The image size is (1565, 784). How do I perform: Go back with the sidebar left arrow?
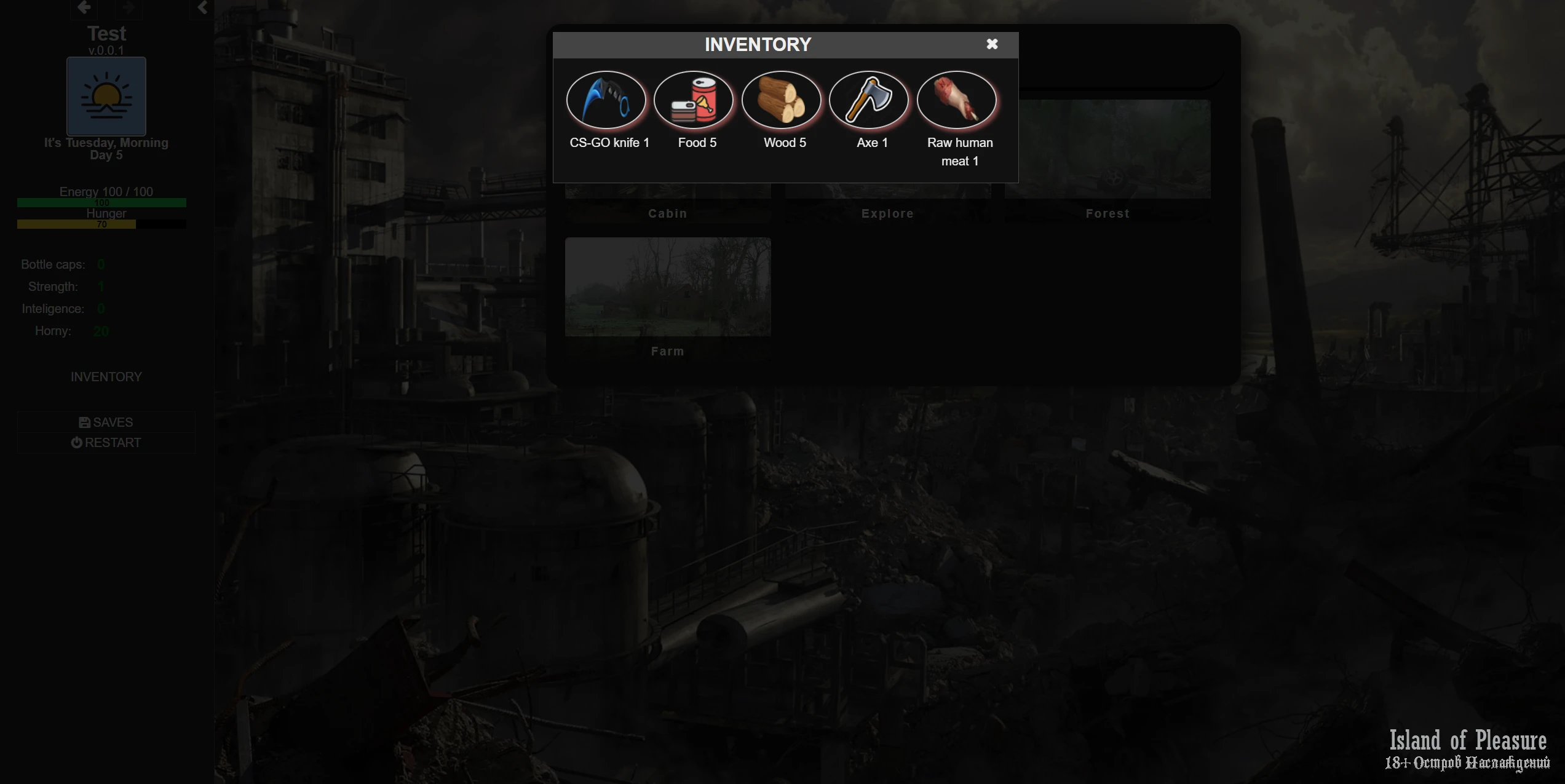coord(84,7)
